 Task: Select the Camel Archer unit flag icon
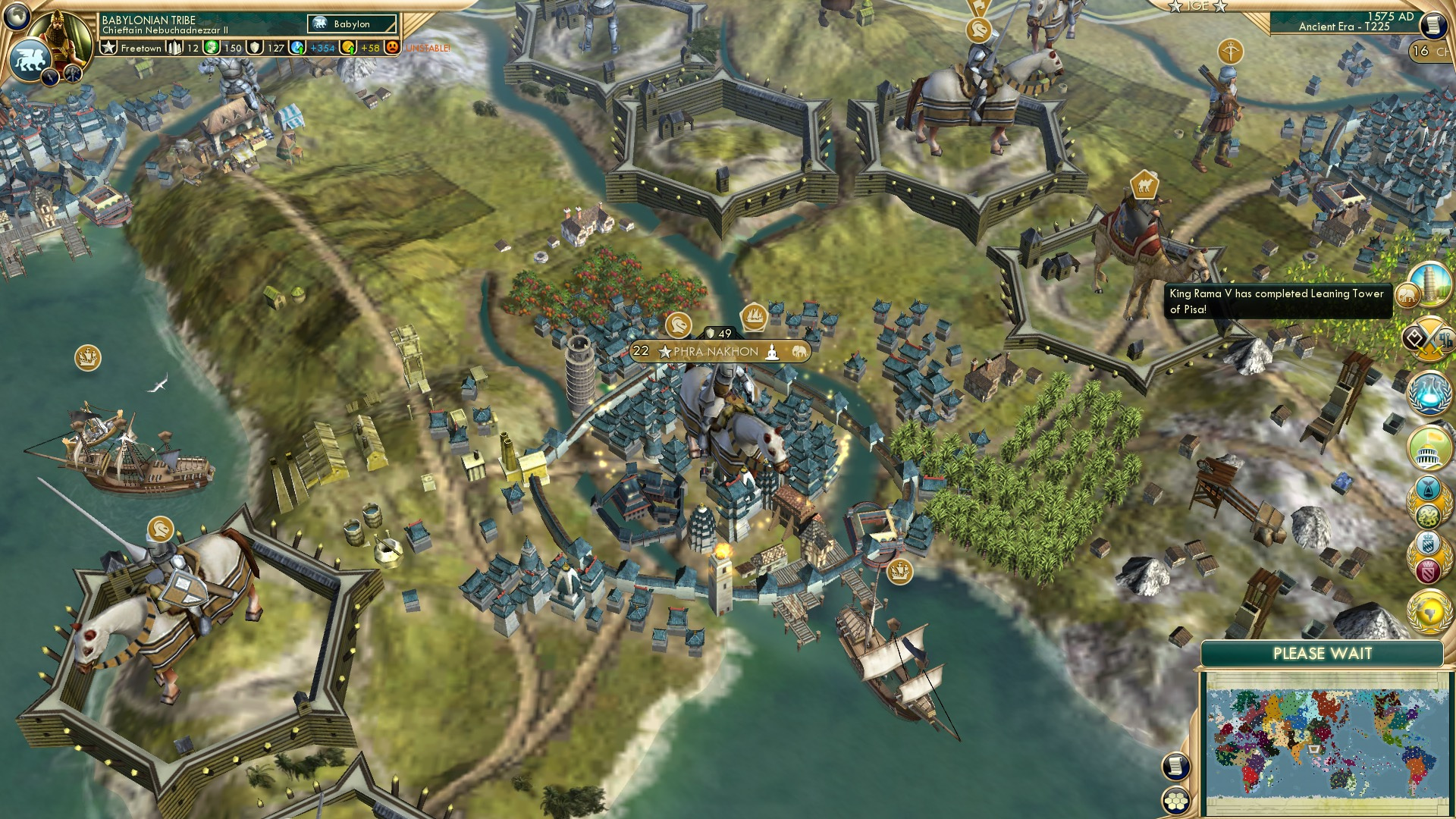[x=1147, y=186]
